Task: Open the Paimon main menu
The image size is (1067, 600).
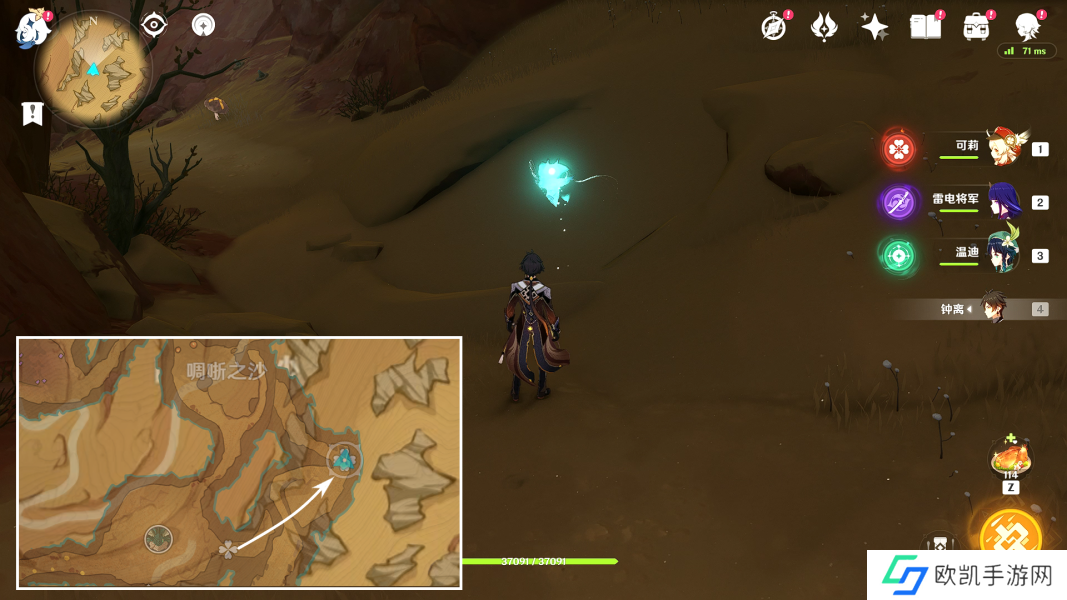Action: click(32, 29)
